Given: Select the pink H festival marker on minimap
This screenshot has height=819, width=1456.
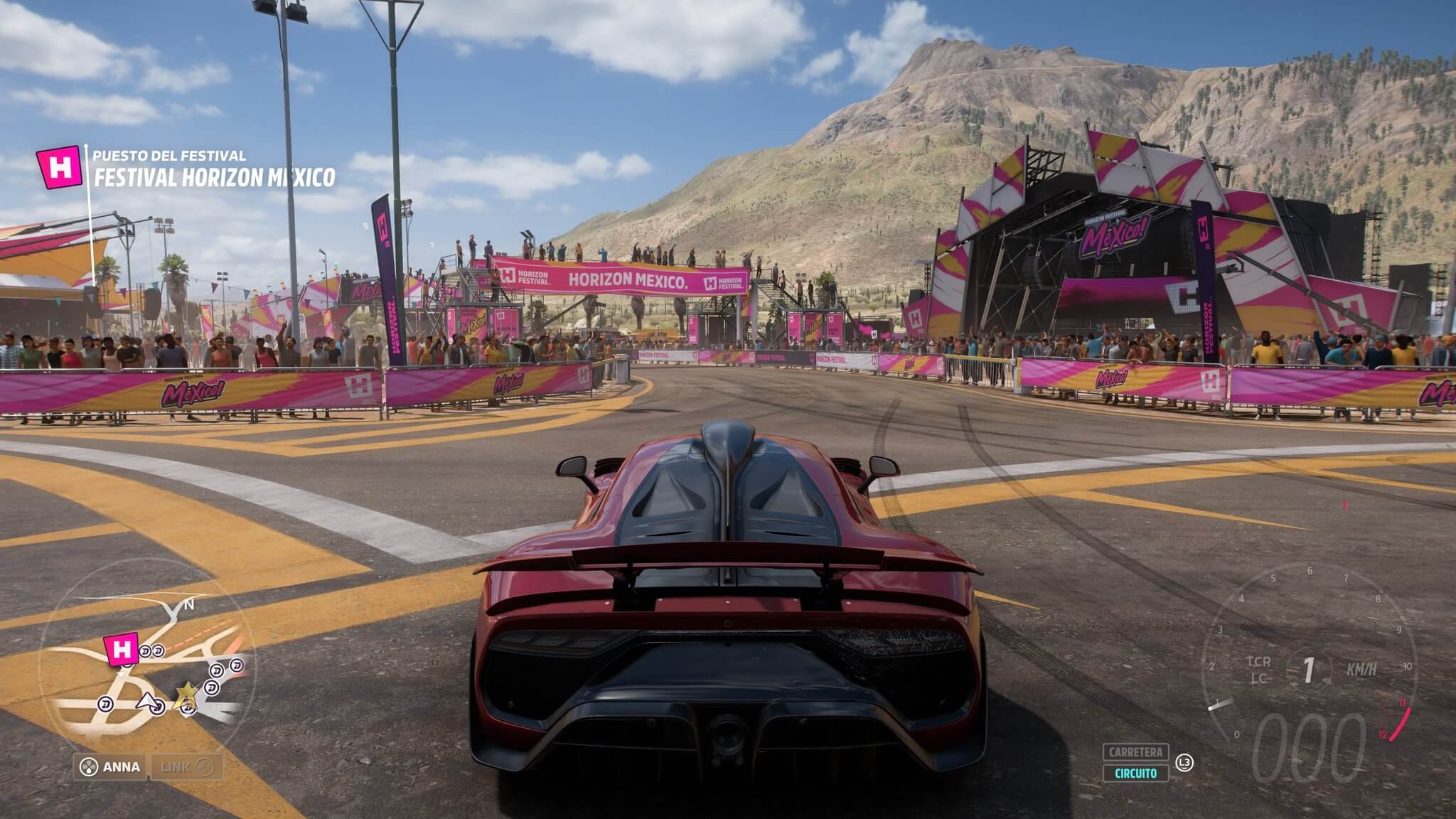Looking at the screenshot, I should click(120, 648).
